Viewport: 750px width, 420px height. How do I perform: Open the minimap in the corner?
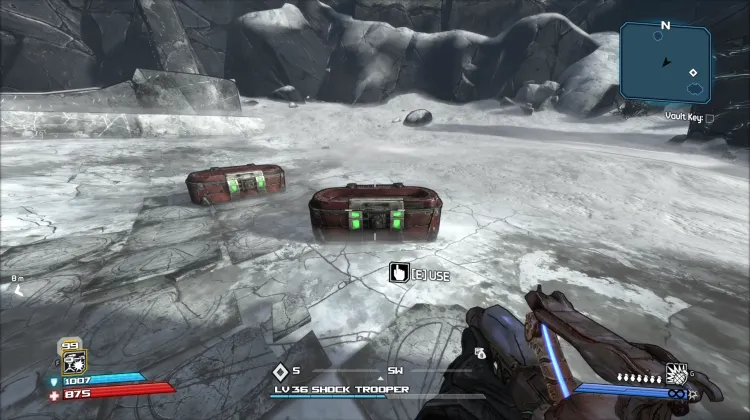(665, 62)
